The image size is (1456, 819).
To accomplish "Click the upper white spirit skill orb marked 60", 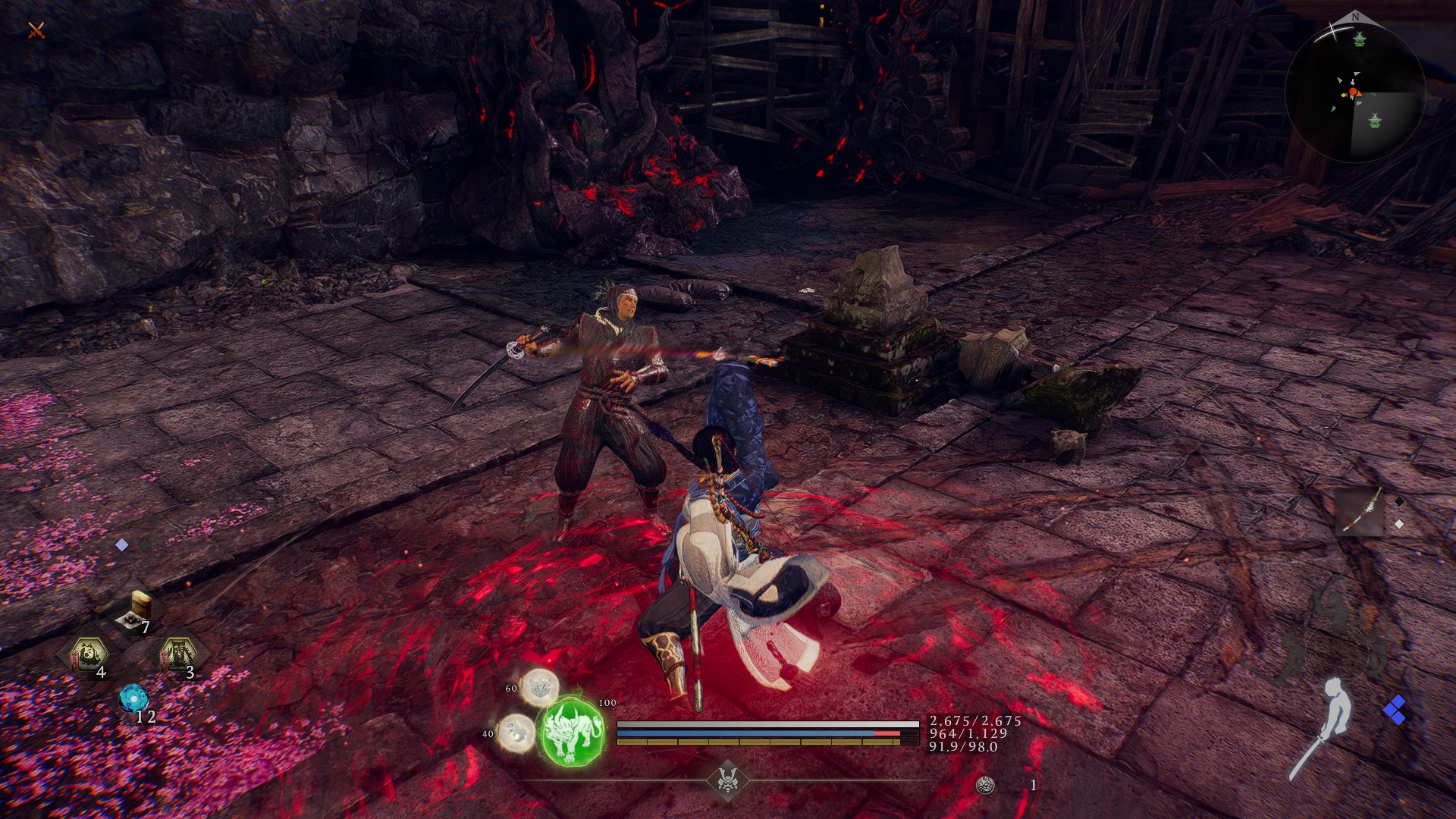I will coord(539,687).
